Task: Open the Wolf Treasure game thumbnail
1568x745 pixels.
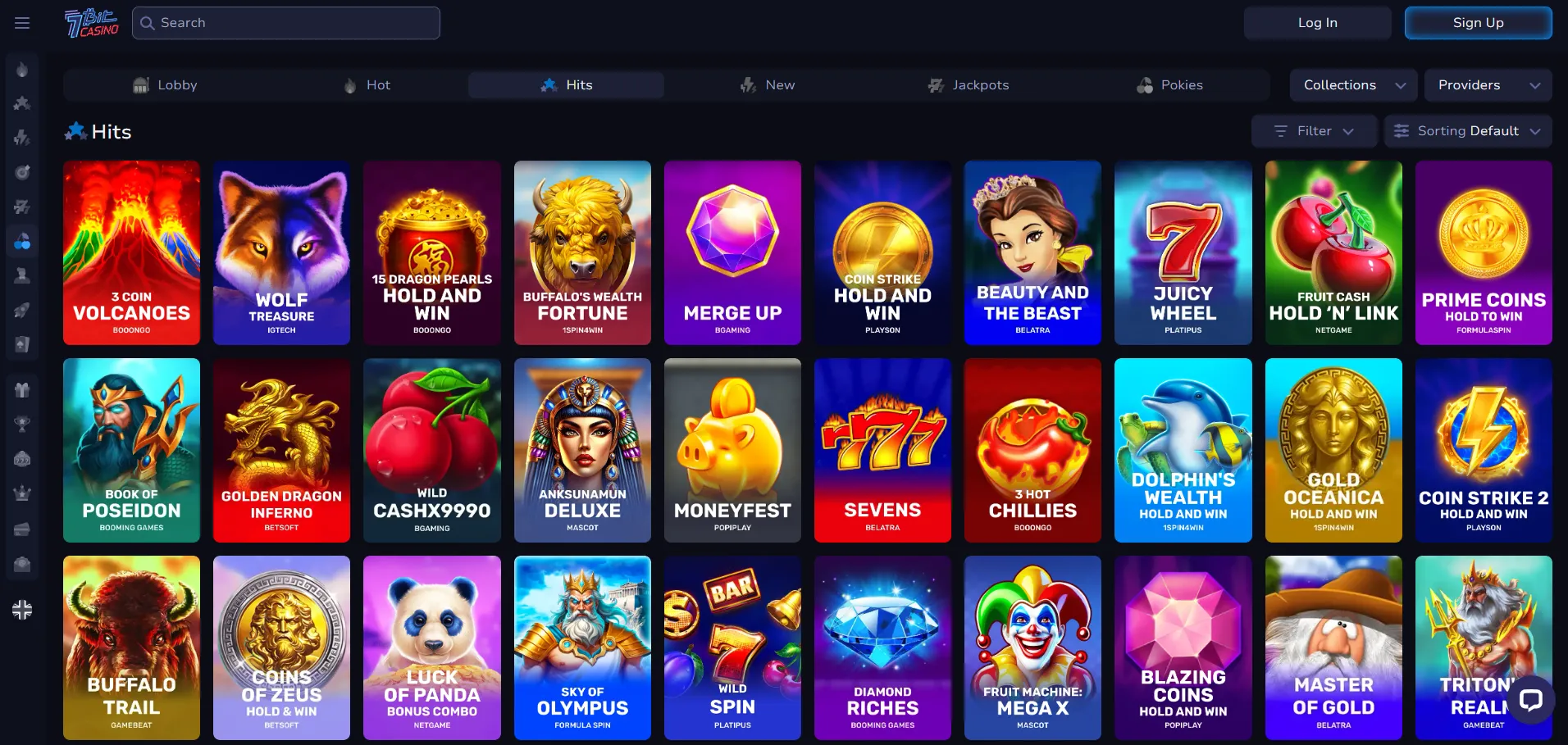Action: point(281,253)
